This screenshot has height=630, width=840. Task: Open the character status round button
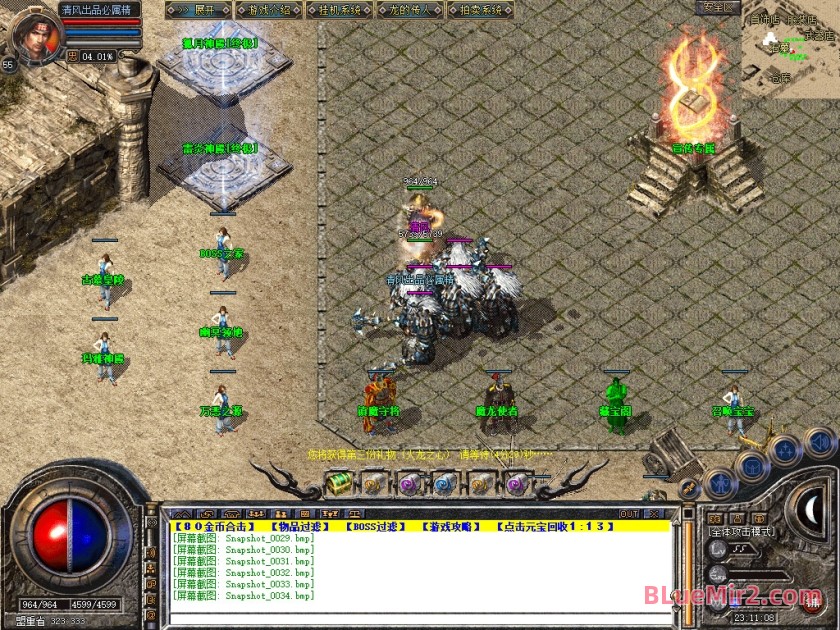click(x=720, y=484)
